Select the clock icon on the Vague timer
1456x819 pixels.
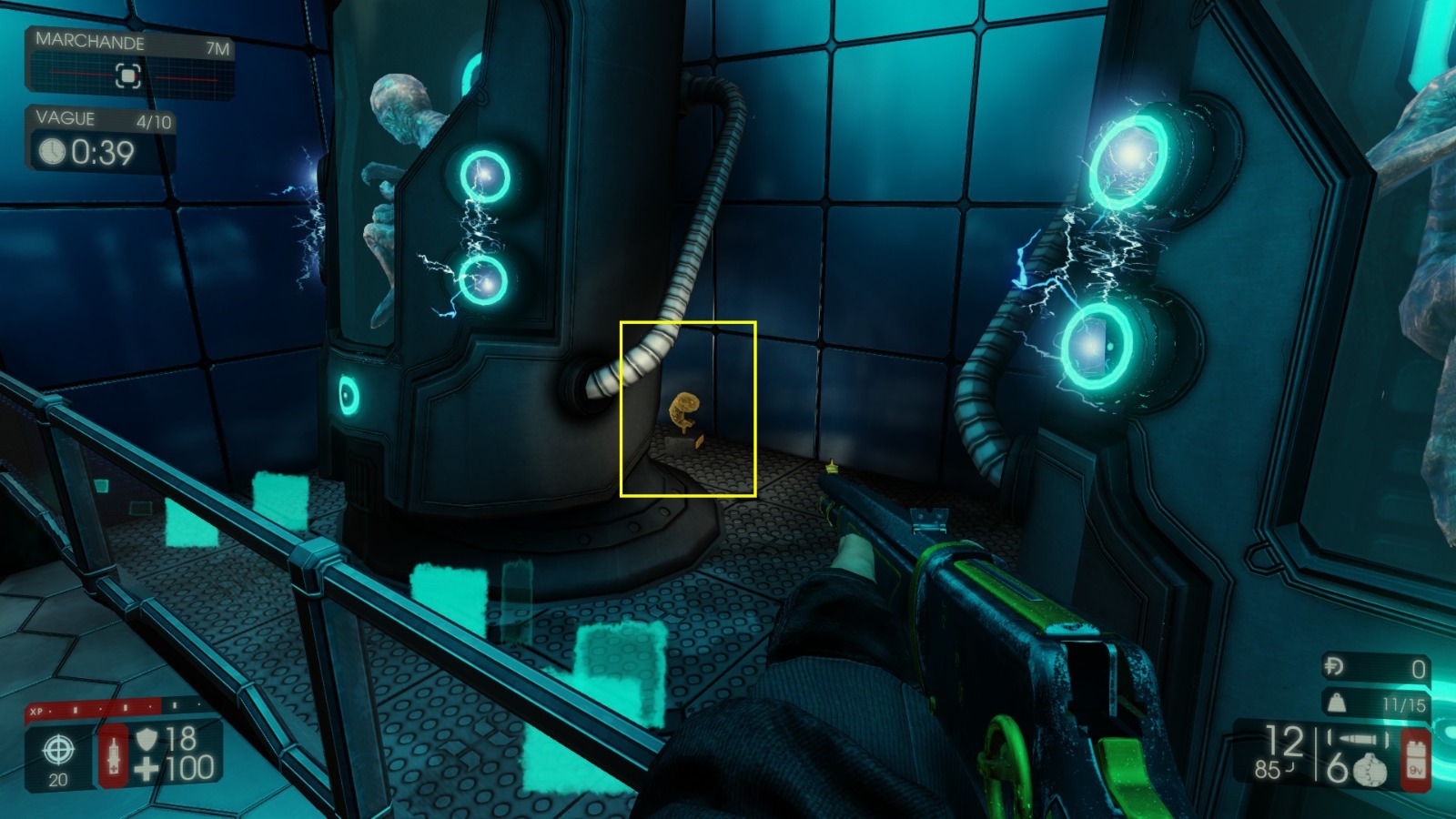tap(55, 150)
